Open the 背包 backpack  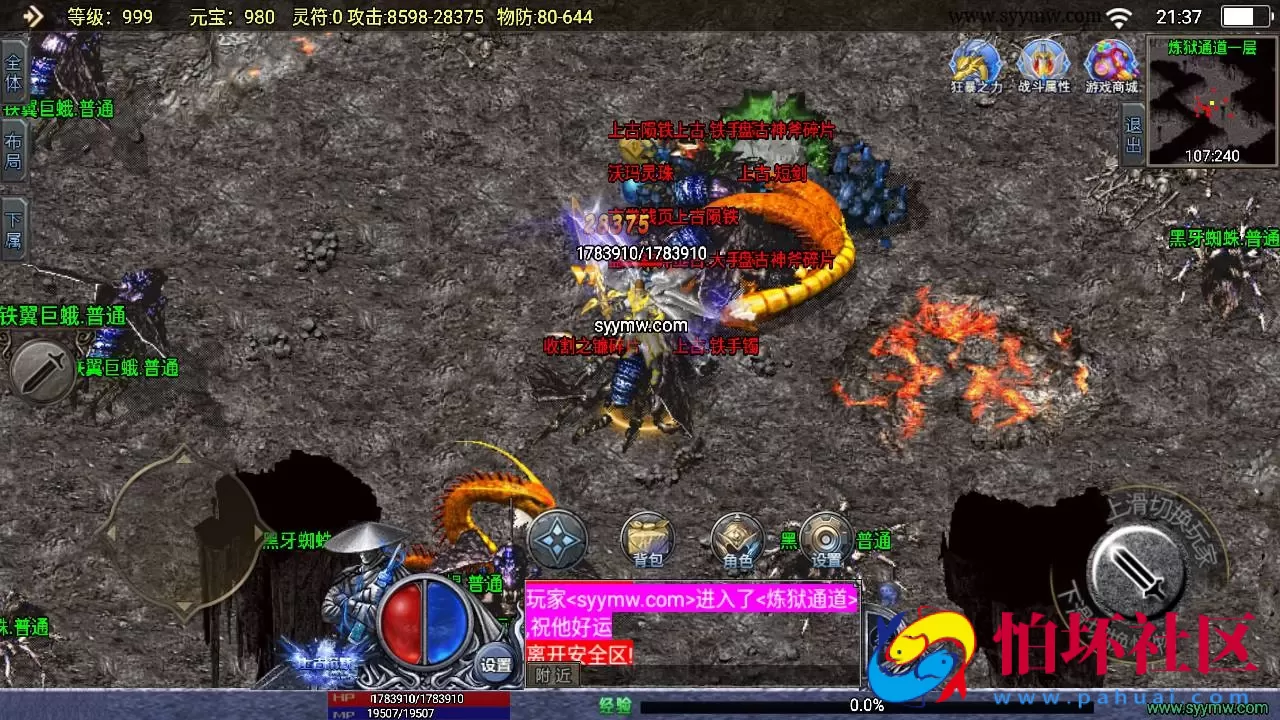(647, 540)
